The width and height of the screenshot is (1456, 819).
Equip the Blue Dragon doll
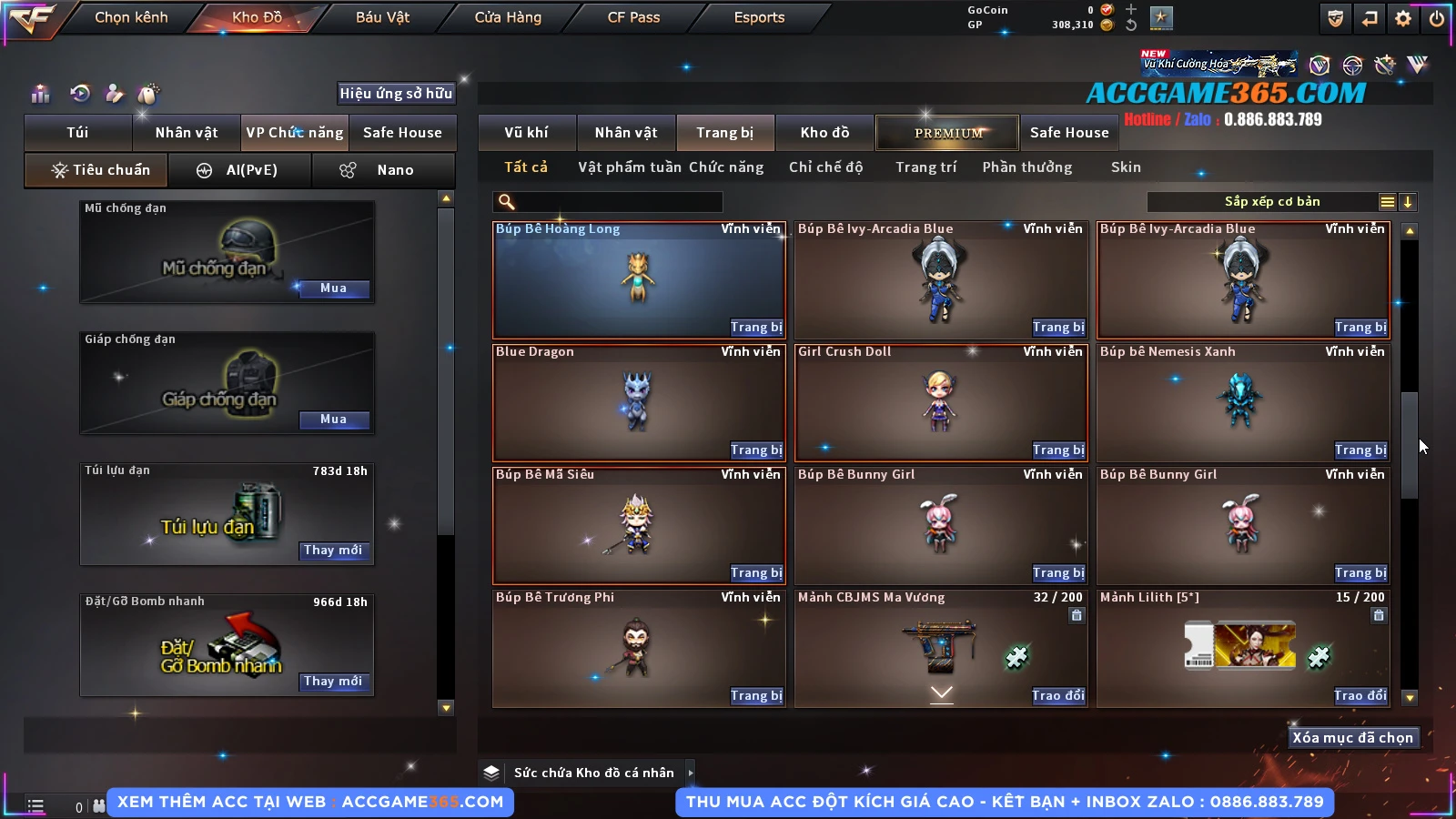755,450
